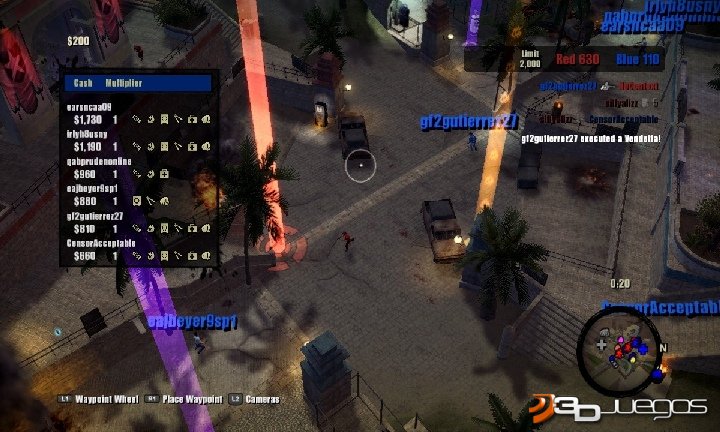
Task: Select earsncaa09's row in the scoreboard
Action: pos(138,112)
